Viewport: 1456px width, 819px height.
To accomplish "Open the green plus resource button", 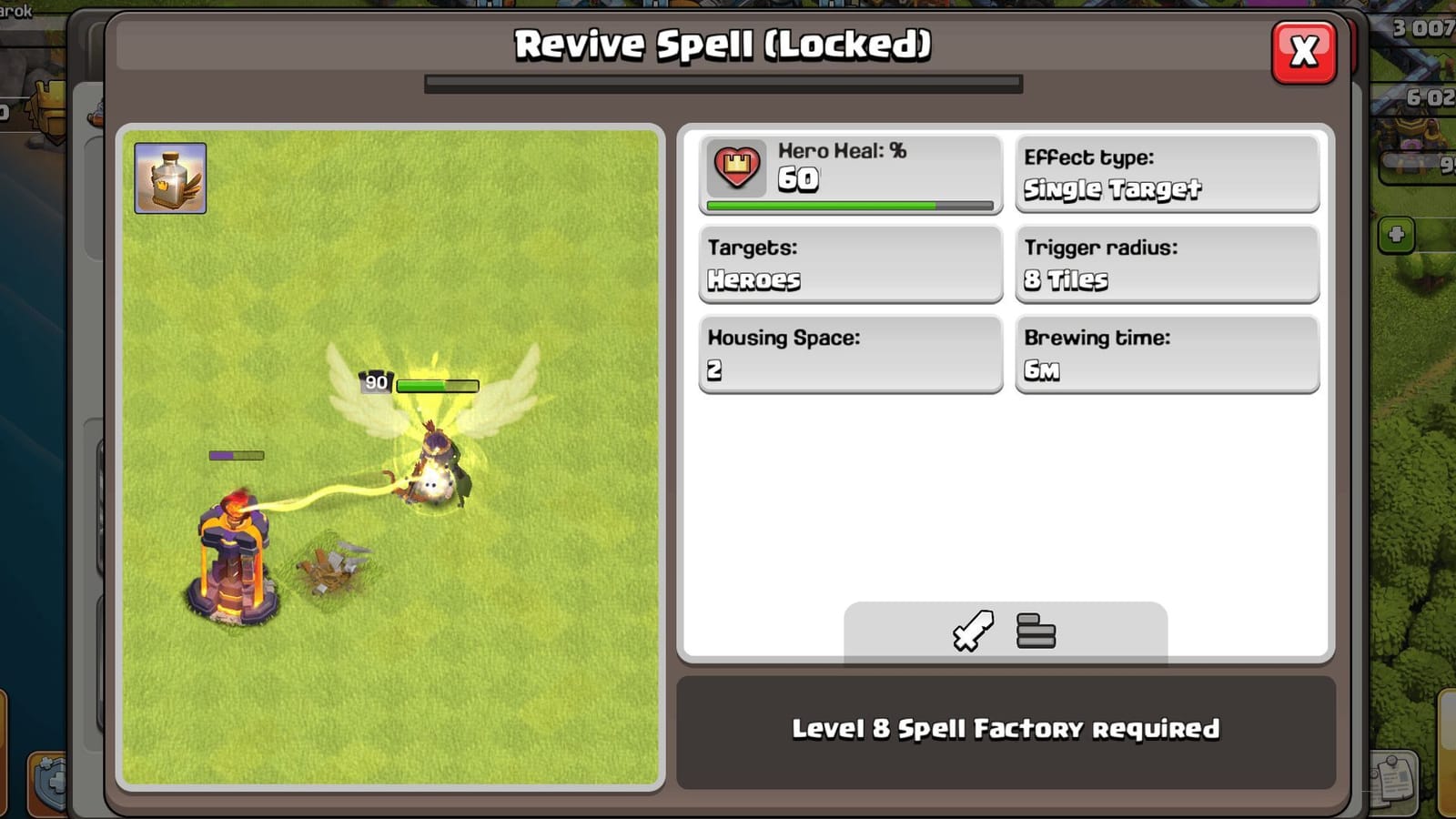I will (1396, 235).
